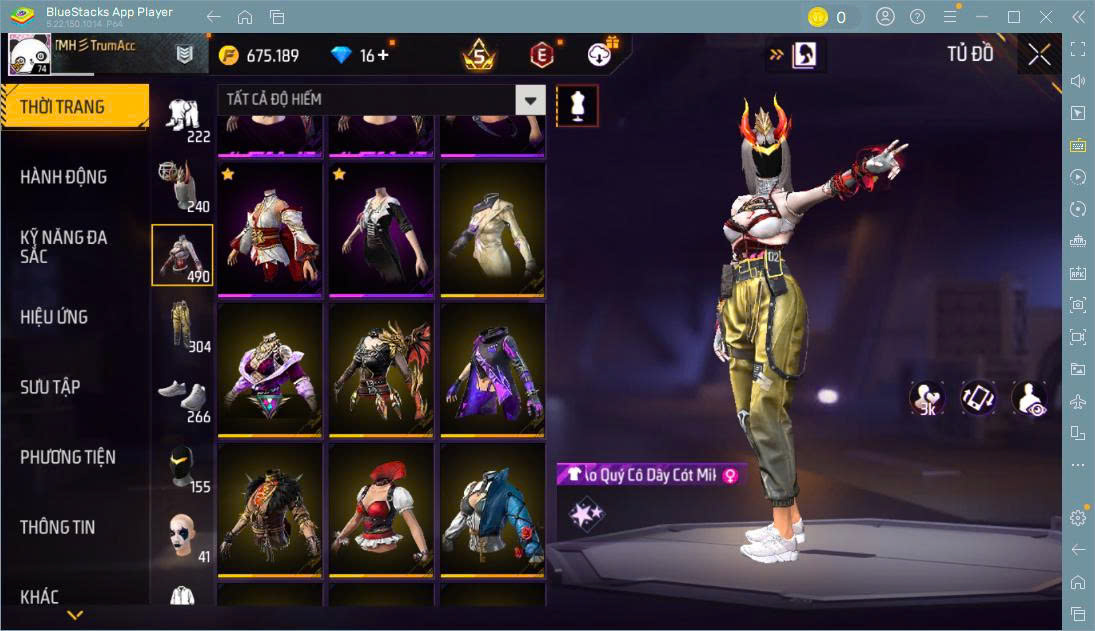Choose the red feathered corset top
The height and width of the screenshot is (631, 1095).
pos(381,509)
